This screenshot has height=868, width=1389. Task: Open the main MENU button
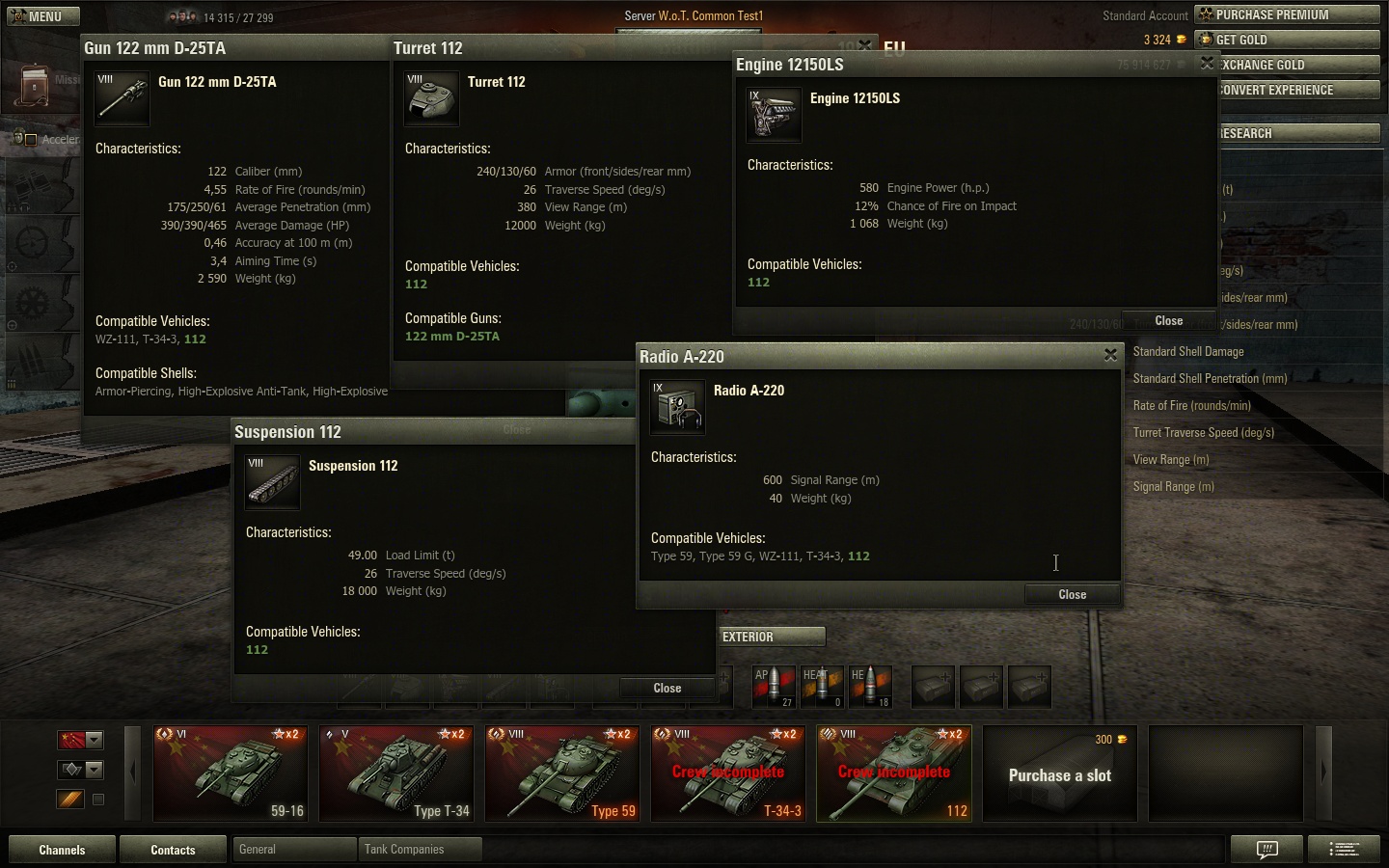[43, 16]
